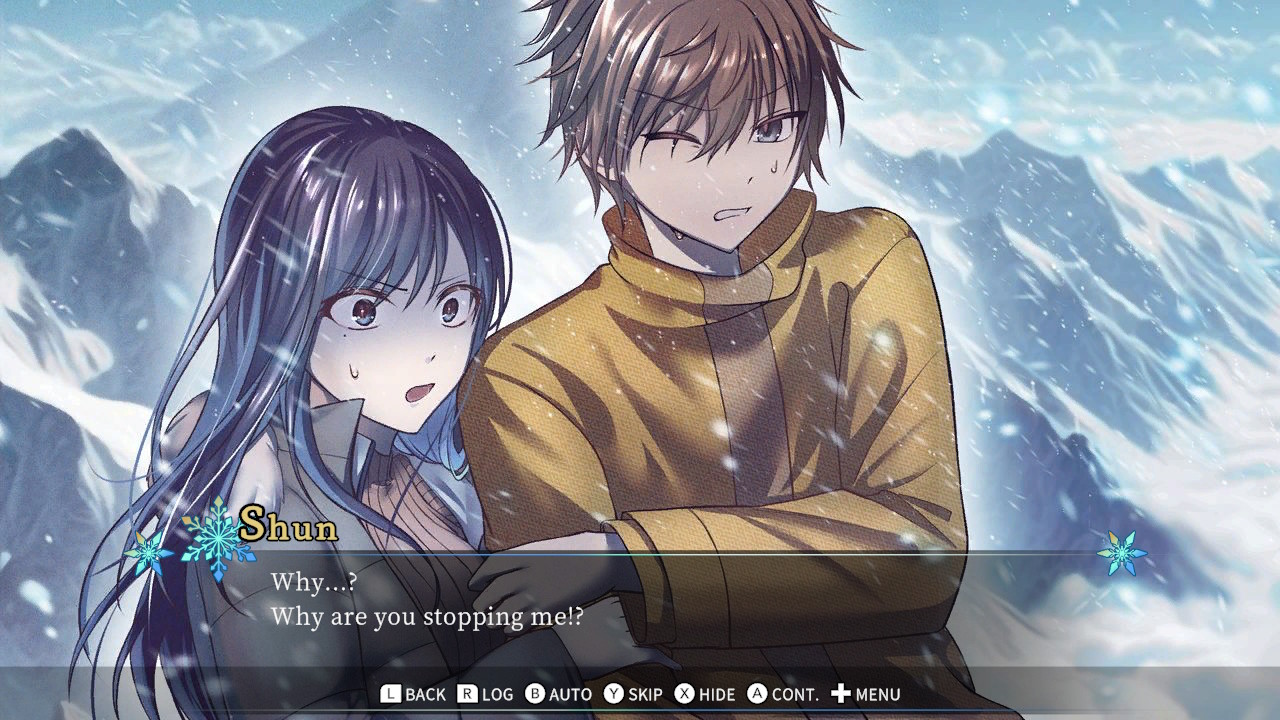
Task: Click the B button icon beside AUTO
Action: click(x=535, y=693)
